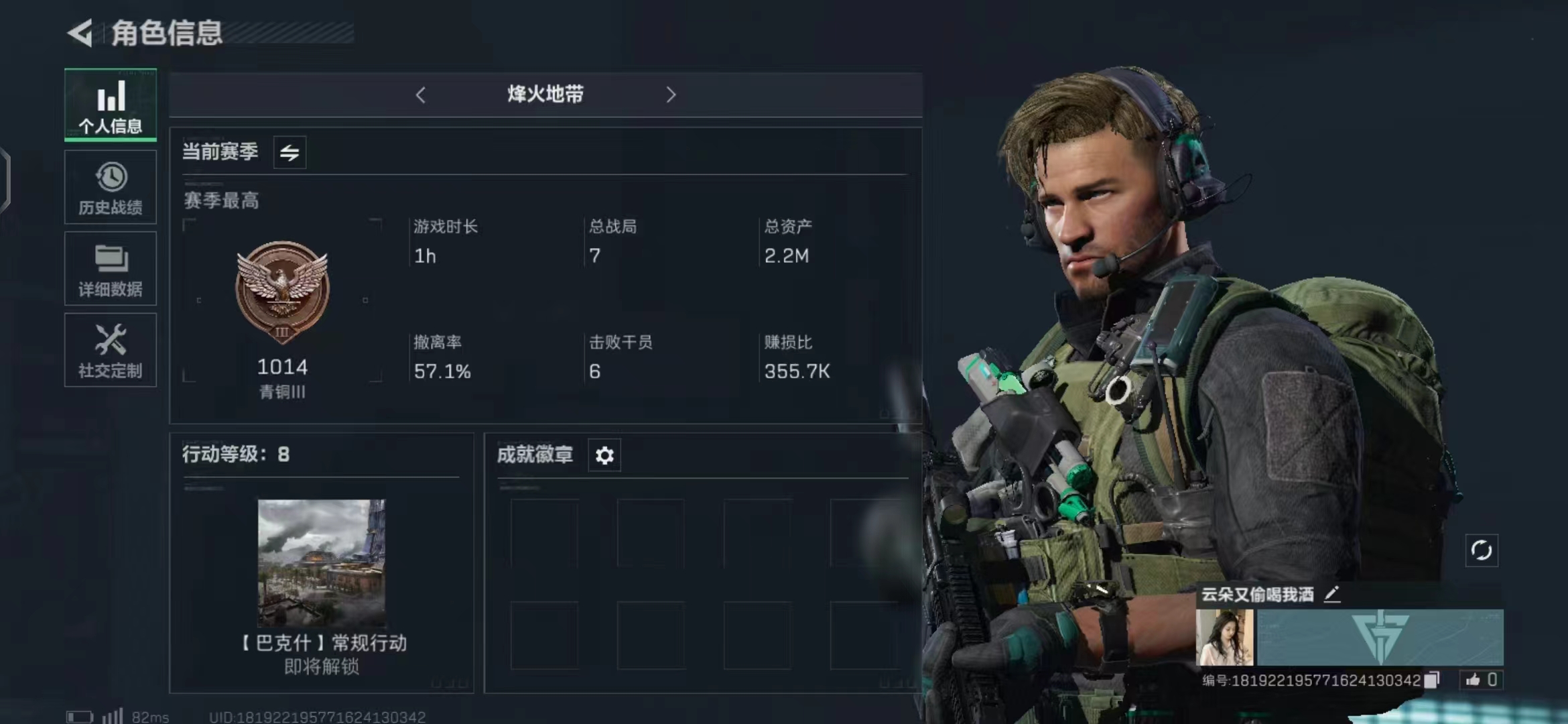This screenshot has width=1568, height=724.
Task: Click the player avatar photo
Action: 1224,637
